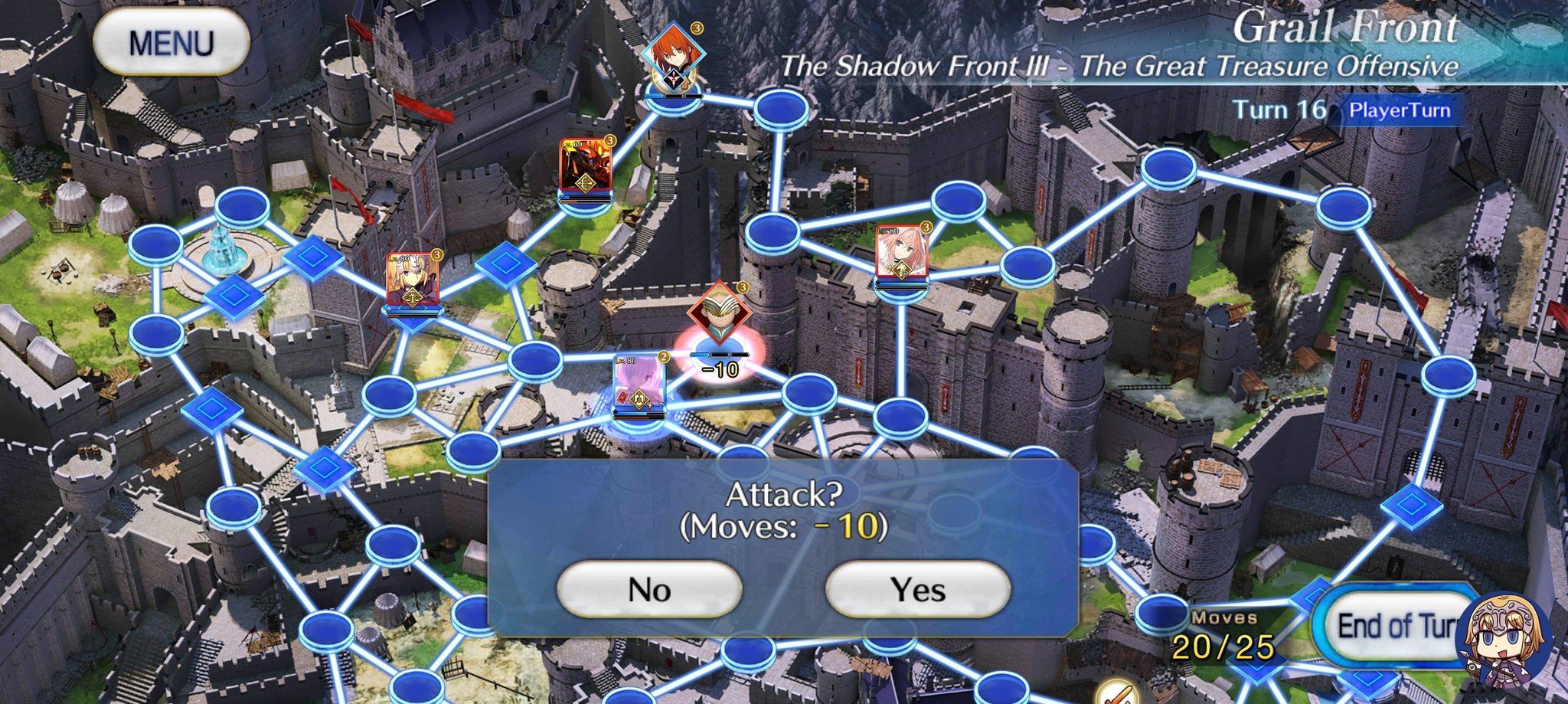
Task: Click the '3' badge on Ritsuka's portrait
Action: click(x=697, y=30)
